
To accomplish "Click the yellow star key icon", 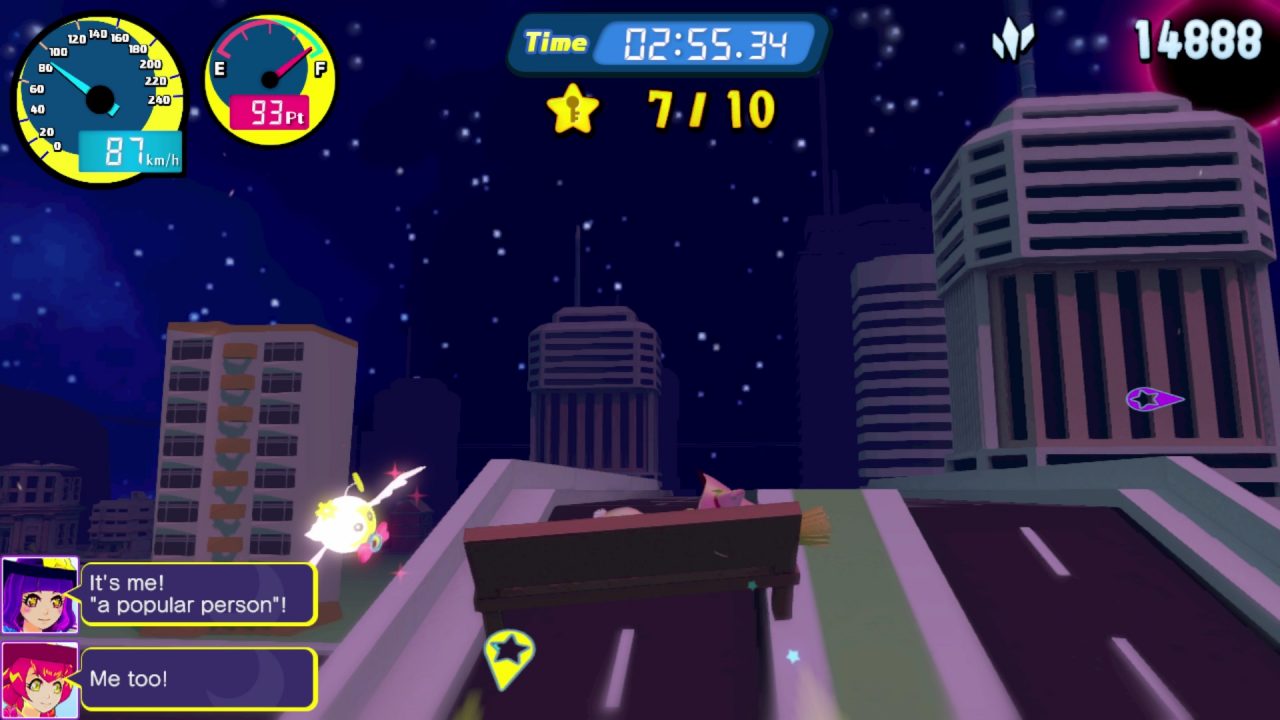I will pos(572,110).
